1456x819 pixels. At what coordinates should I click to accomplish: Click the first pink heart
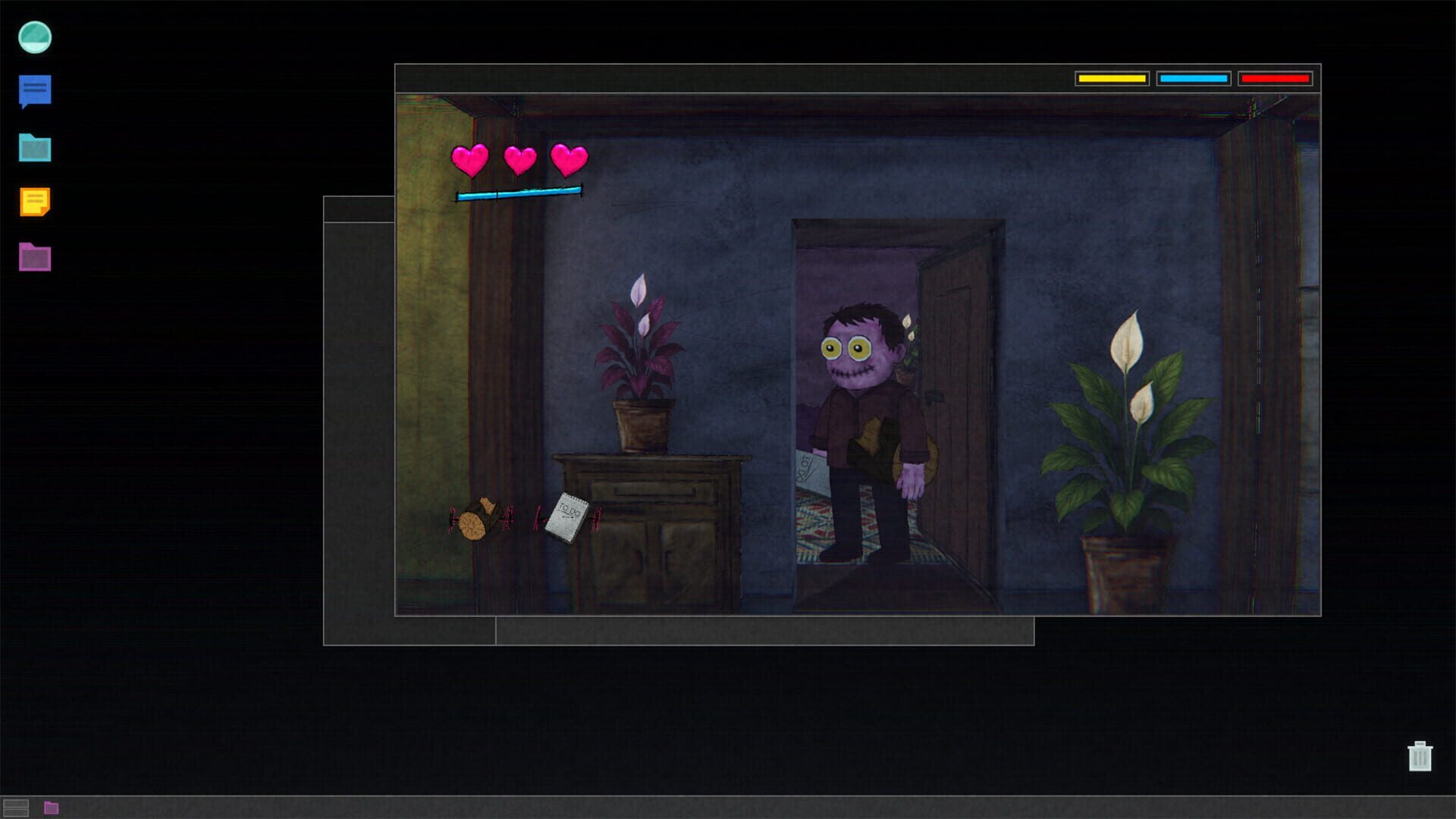pyautogui.click(x=471, y=158)
